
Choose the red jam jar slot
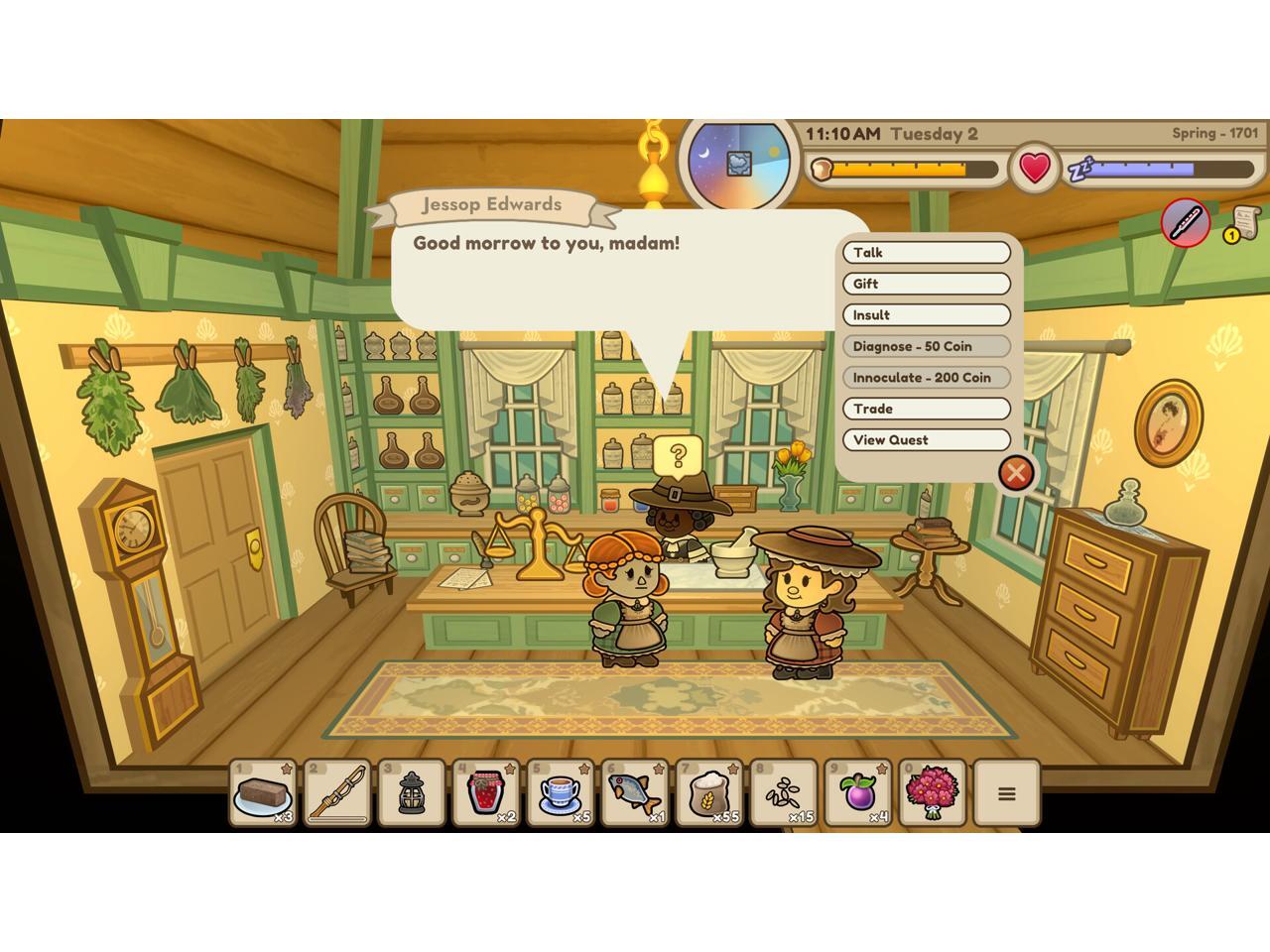coord(486,792)
